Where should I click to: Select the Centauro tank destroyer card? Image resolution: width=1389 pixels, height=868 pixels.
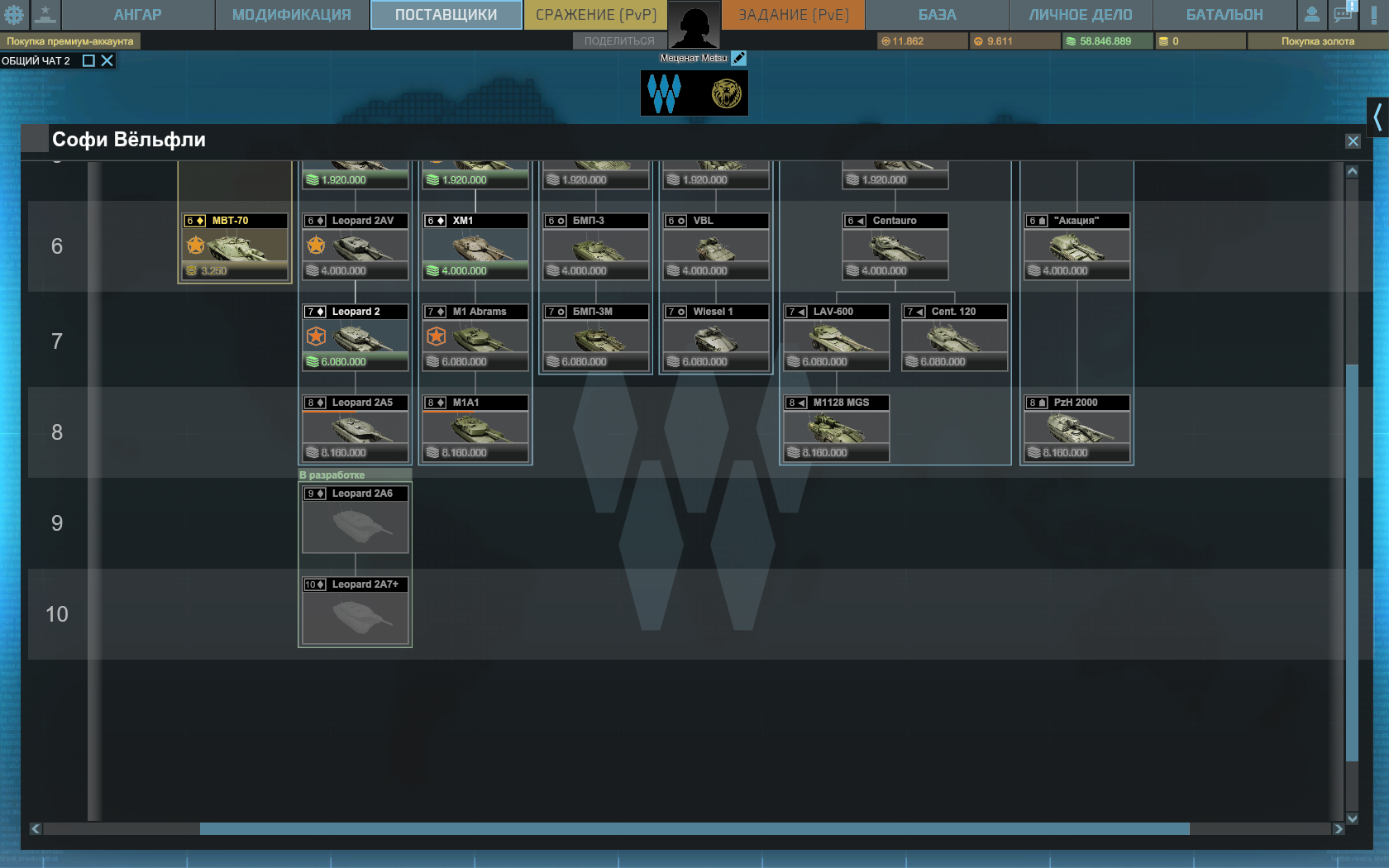click(895, 246)
